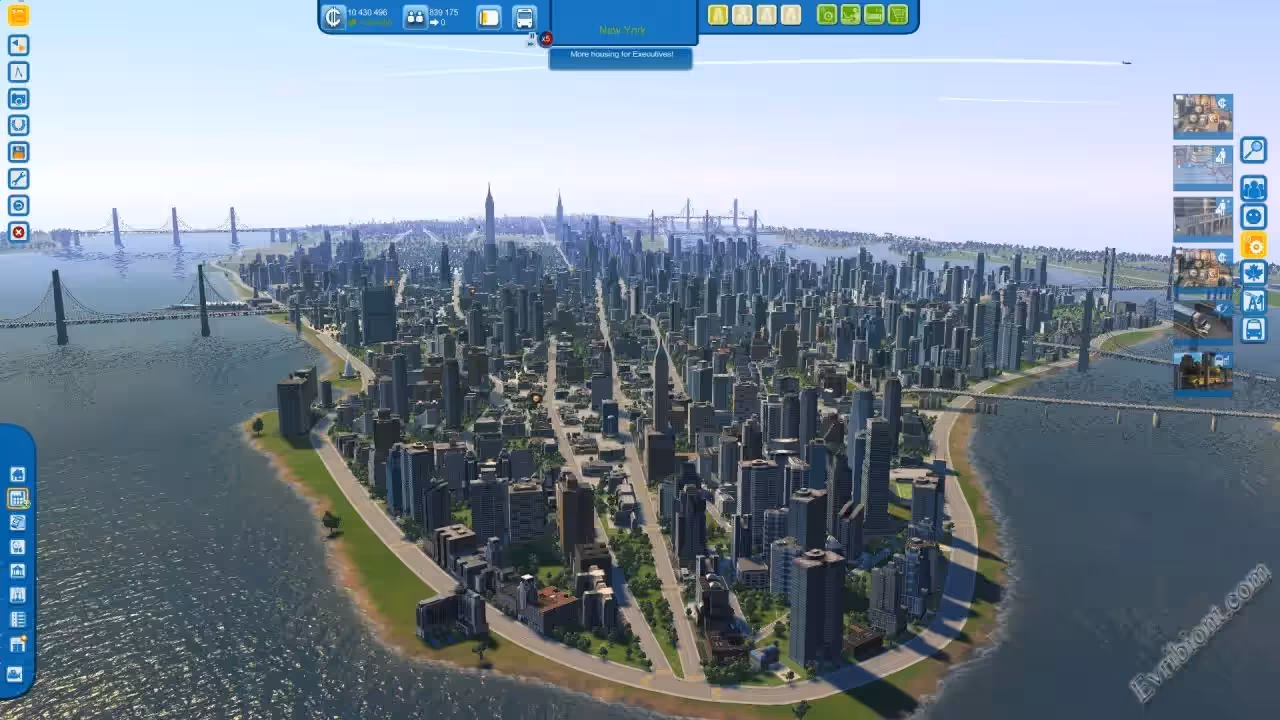Click the truck alert thumbnail on right
The image size is (1280, 720).
coord(1202,321)
